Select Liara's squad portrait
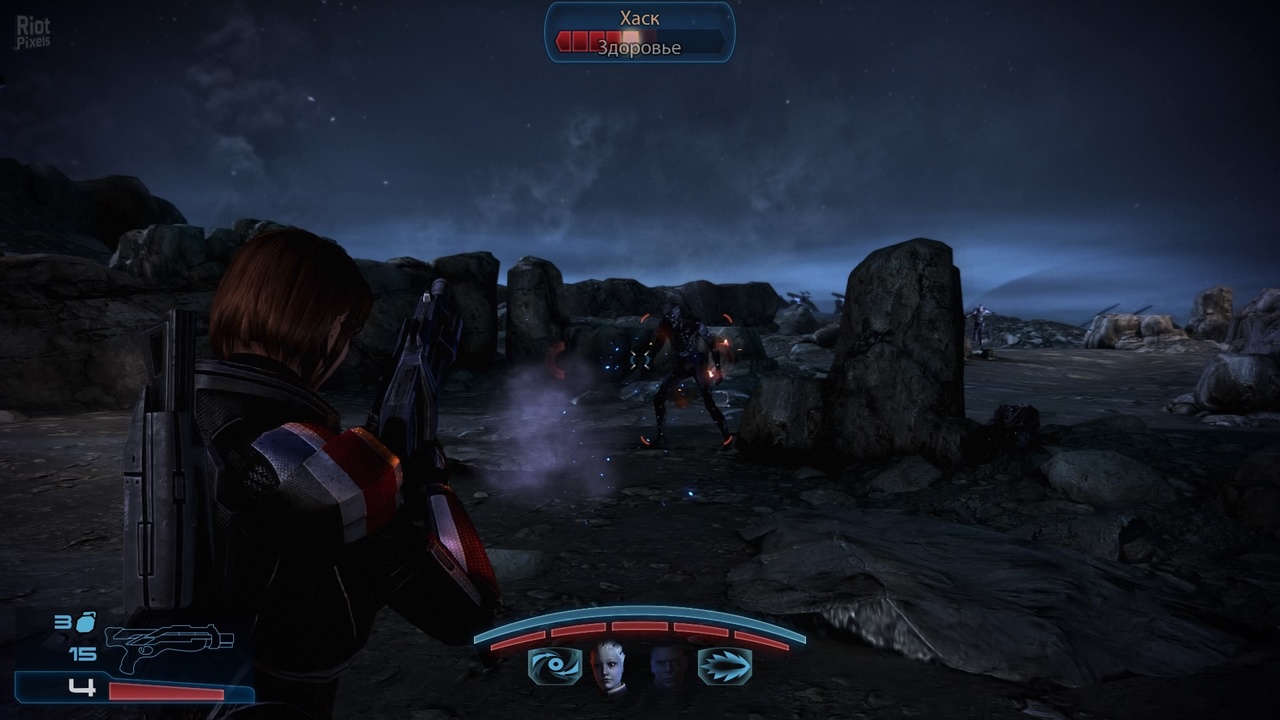Image resolution: width=1280 pixels, height=720 pixels. coord(609,666)
